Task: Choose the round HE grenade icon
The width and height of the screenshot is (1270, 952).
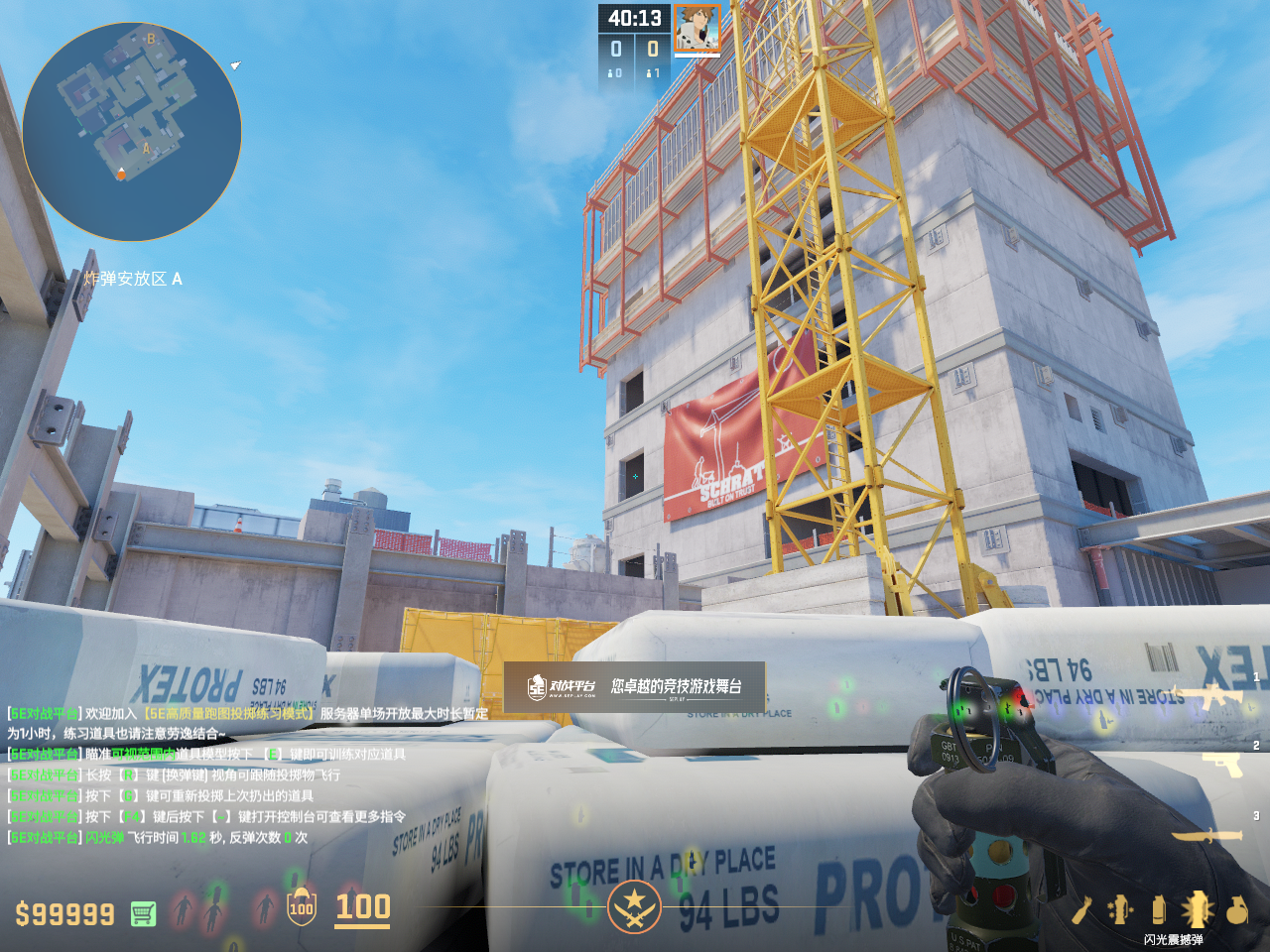Action: (x=1236, y=909)
